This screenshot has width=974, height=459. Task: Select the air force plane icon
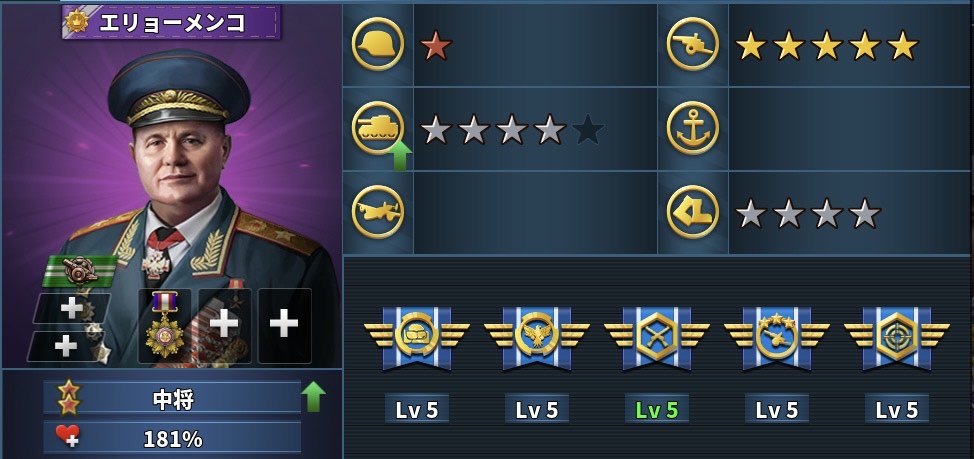[x=378, y=212]
